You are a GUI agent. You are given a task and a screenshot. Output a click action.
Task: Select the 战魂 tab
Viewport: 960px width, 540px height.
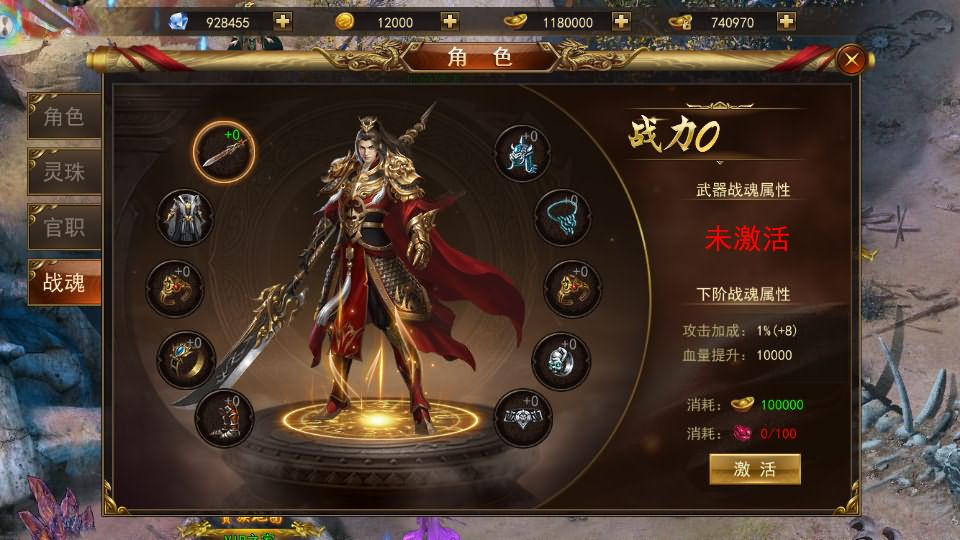[x=64, y=283]
